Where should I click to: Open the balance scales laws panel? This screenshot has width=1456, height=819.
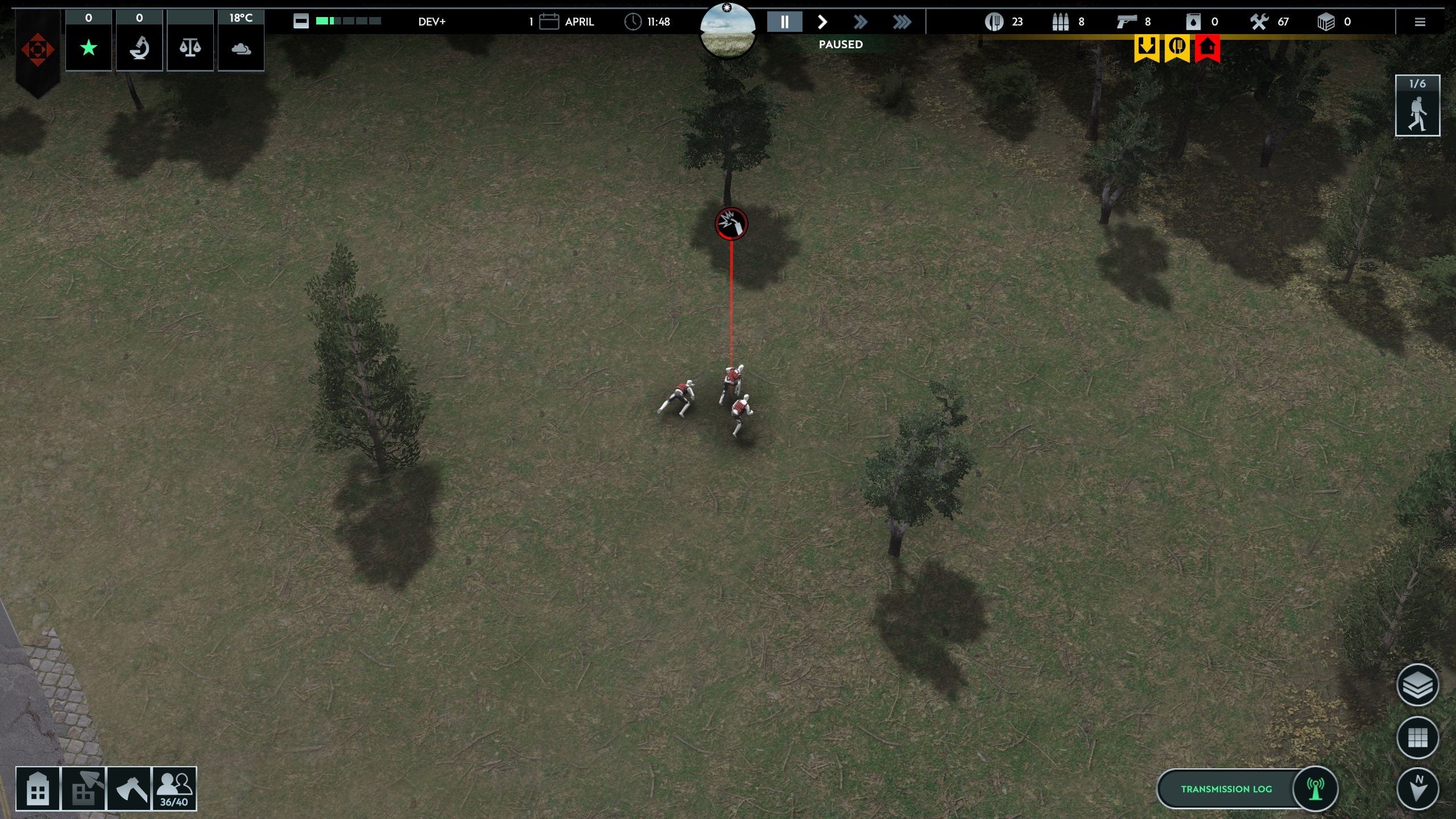pyautogui.click(x=190, y=48)
